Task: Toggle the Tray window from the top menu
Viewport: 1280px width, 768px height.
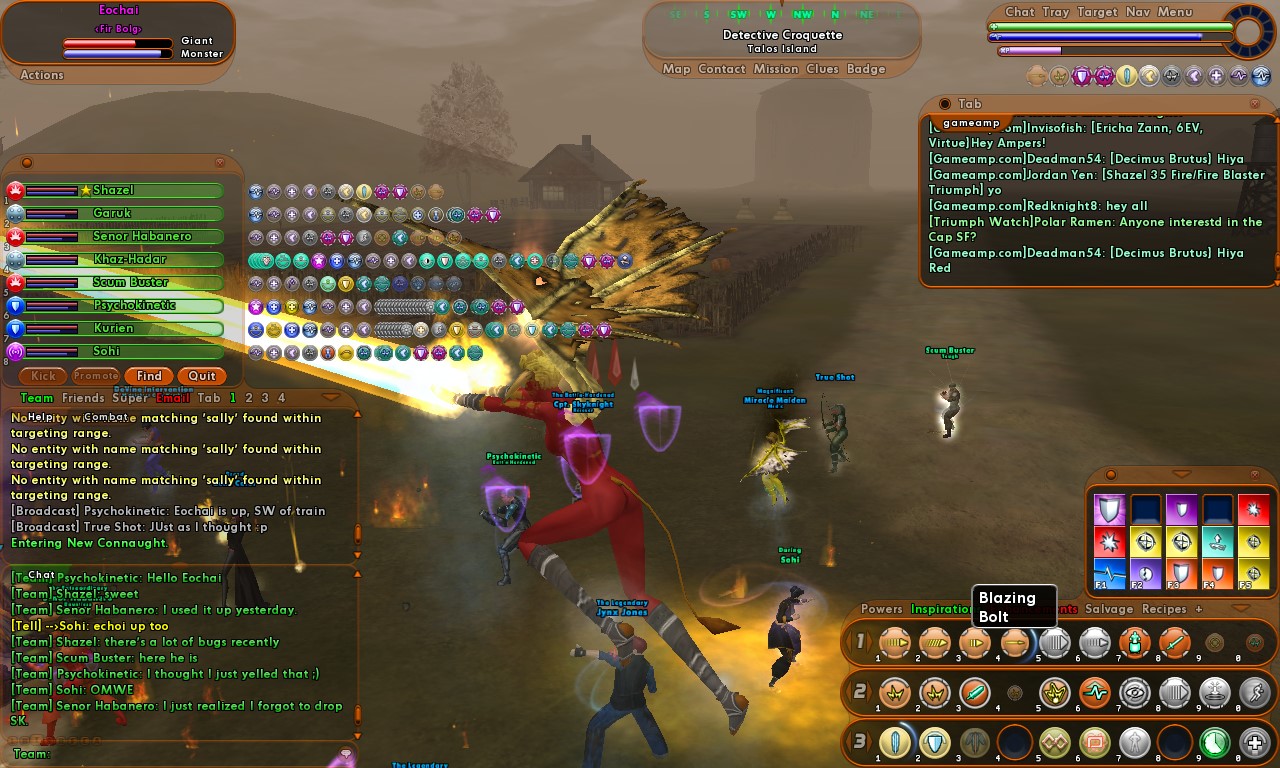Action: coord(1055,12)
